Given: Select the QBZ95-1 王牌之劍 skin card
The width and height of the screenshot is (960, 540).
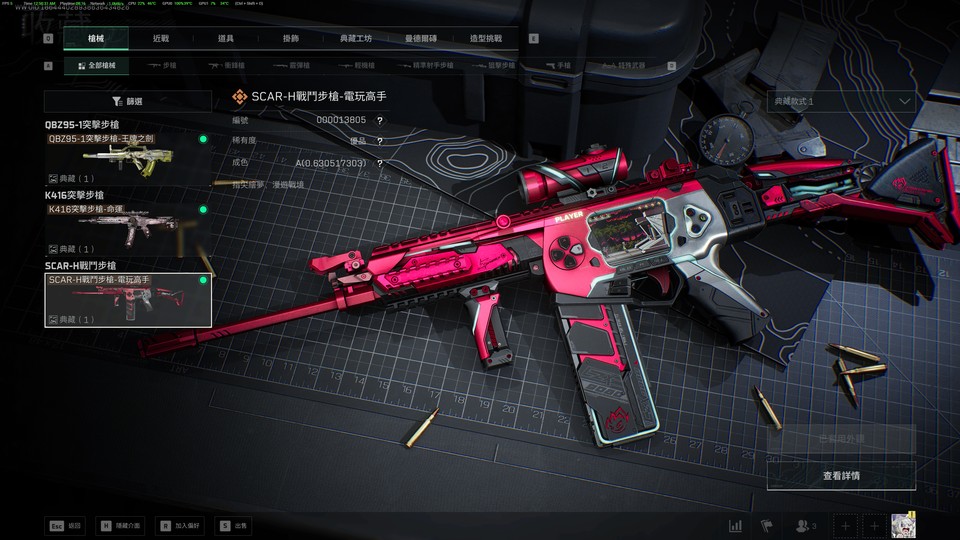Looking at the screenshot, I should 127,157.
